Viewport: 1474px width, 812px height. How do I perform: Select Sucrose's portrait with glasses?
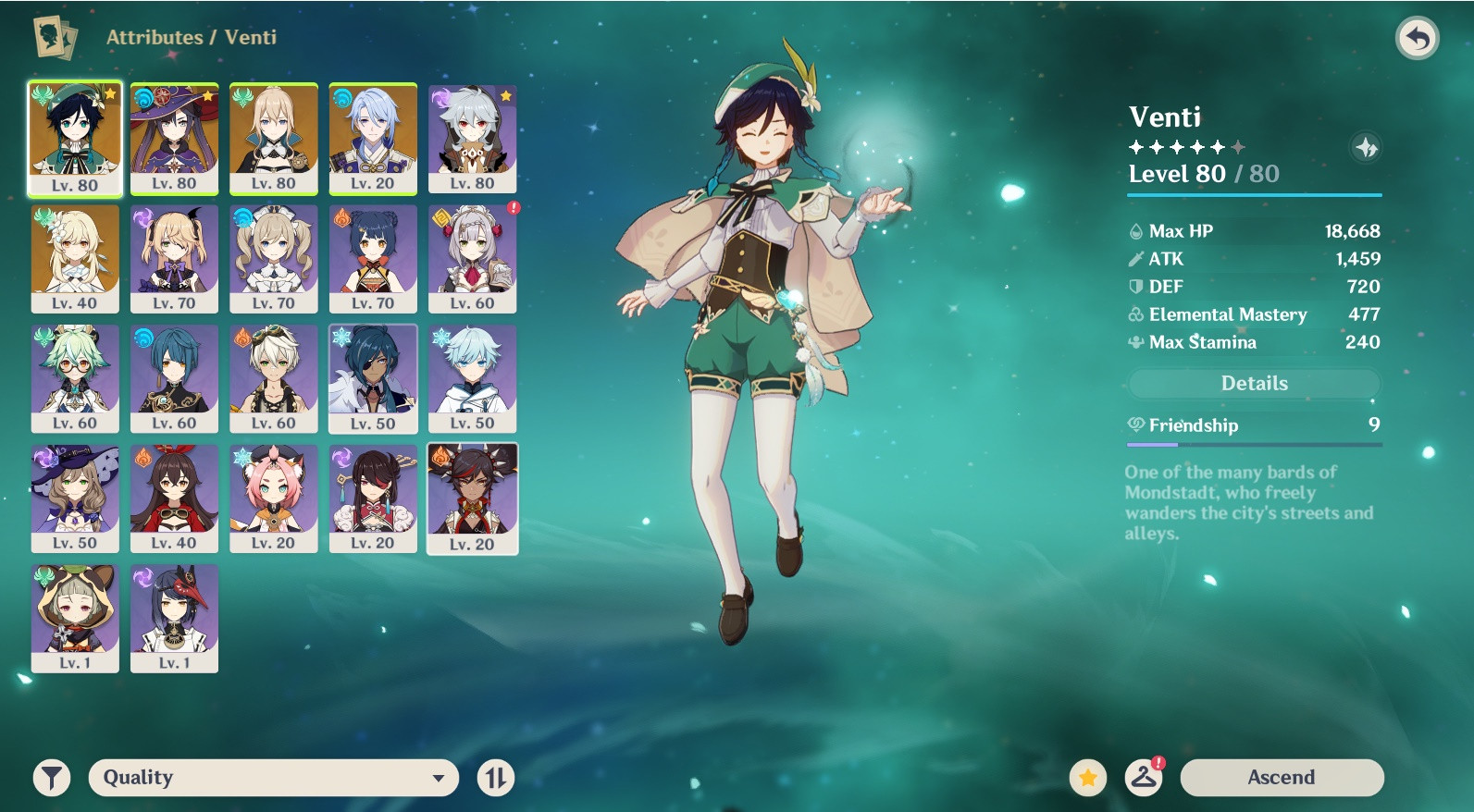coord(75,378)
